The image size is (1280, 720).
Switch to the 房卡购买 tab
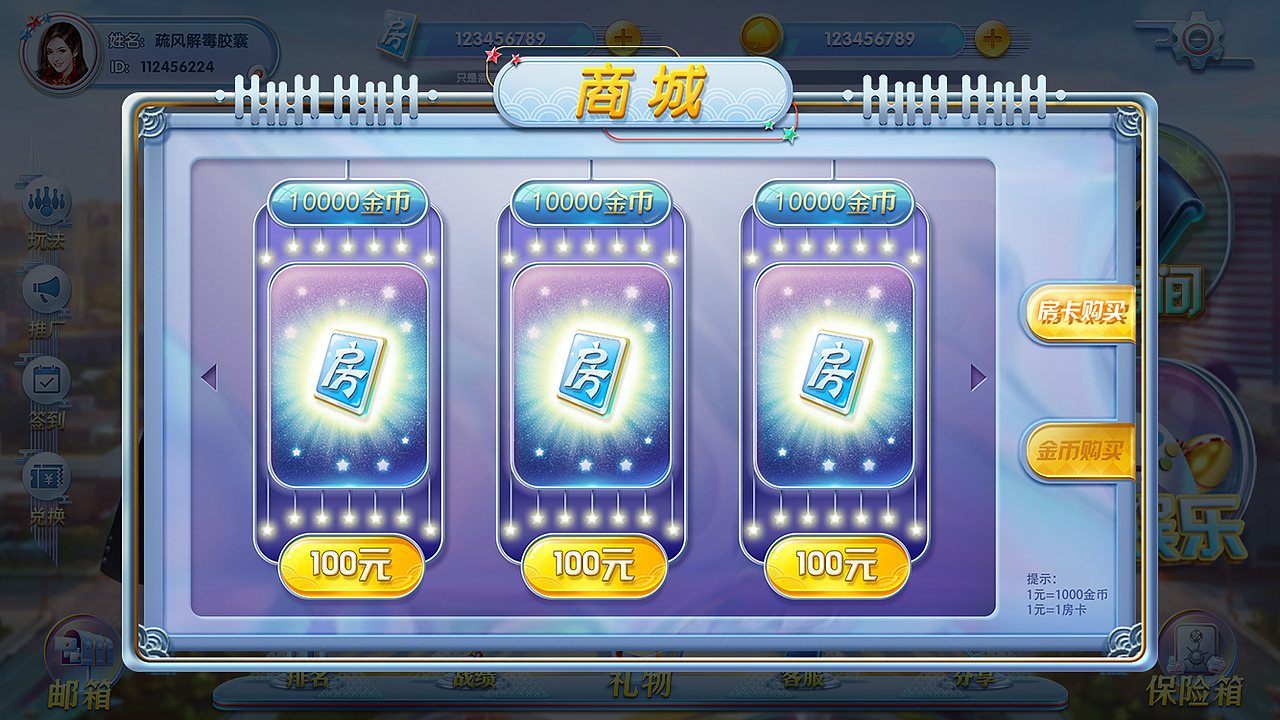coord(1080,313)
